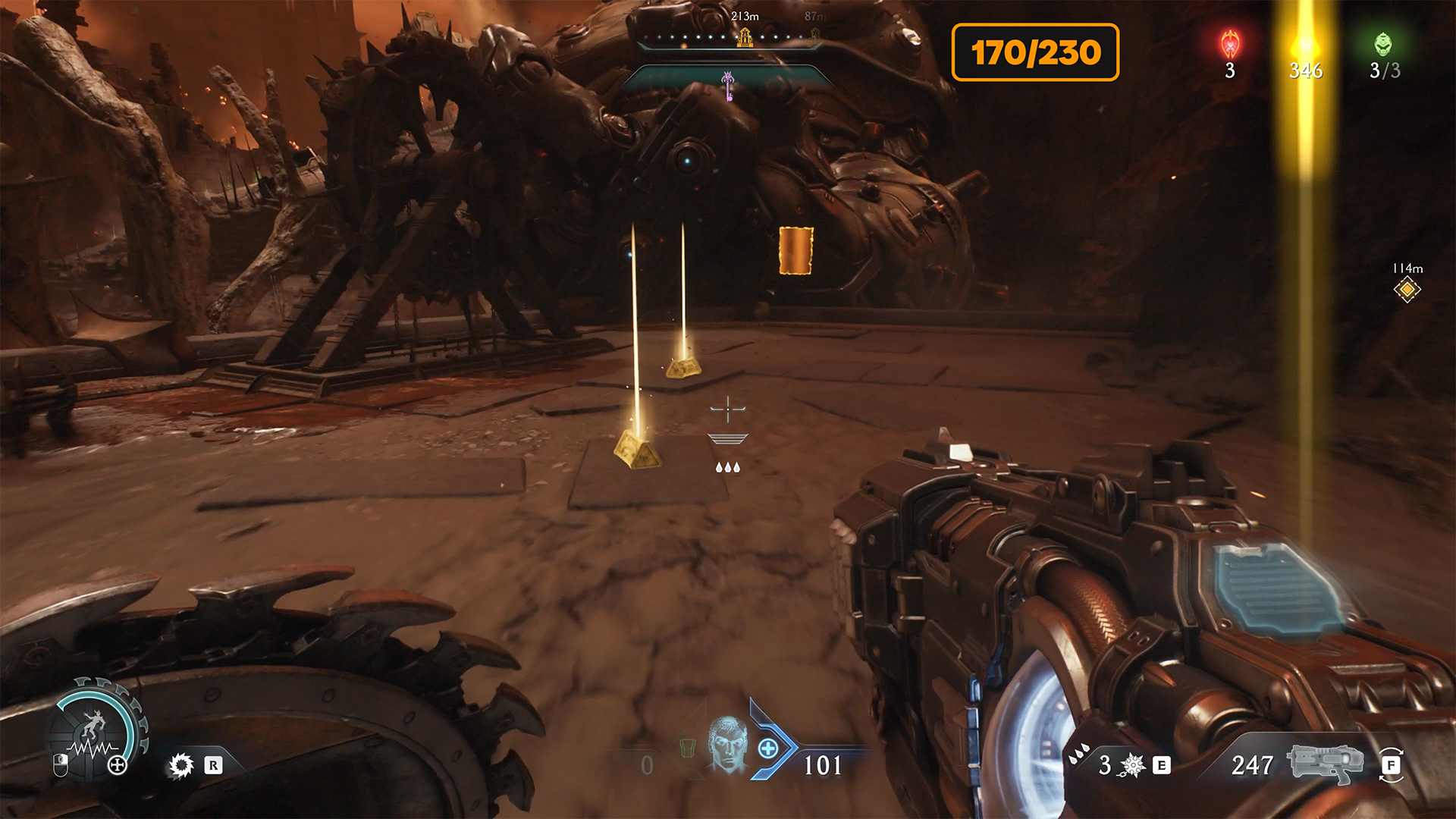Select the blue health cross icon
Viewport: 1456px width, 819px height.
click(x=768, y=748)
